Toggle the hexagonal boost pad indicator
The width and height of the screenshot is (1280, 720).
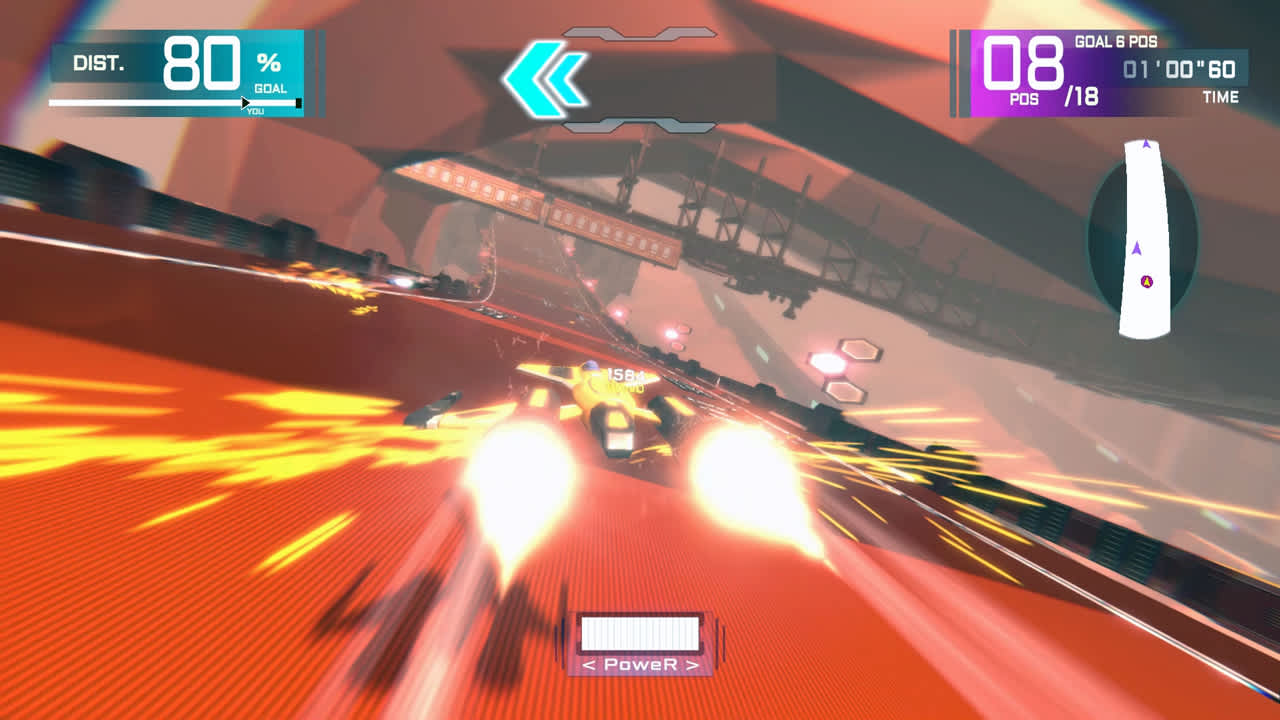855,348
